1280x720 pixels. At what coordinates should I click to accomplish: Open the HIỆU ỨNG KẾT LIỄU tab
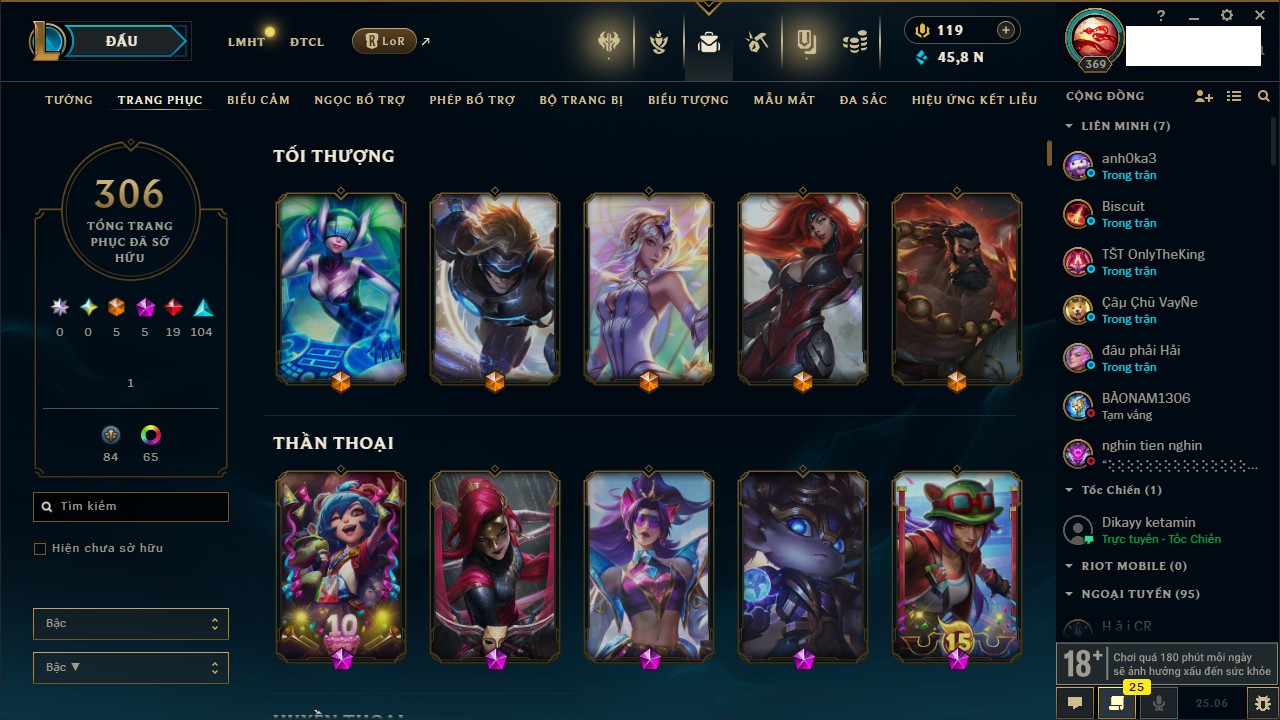(x=974, y=100)
